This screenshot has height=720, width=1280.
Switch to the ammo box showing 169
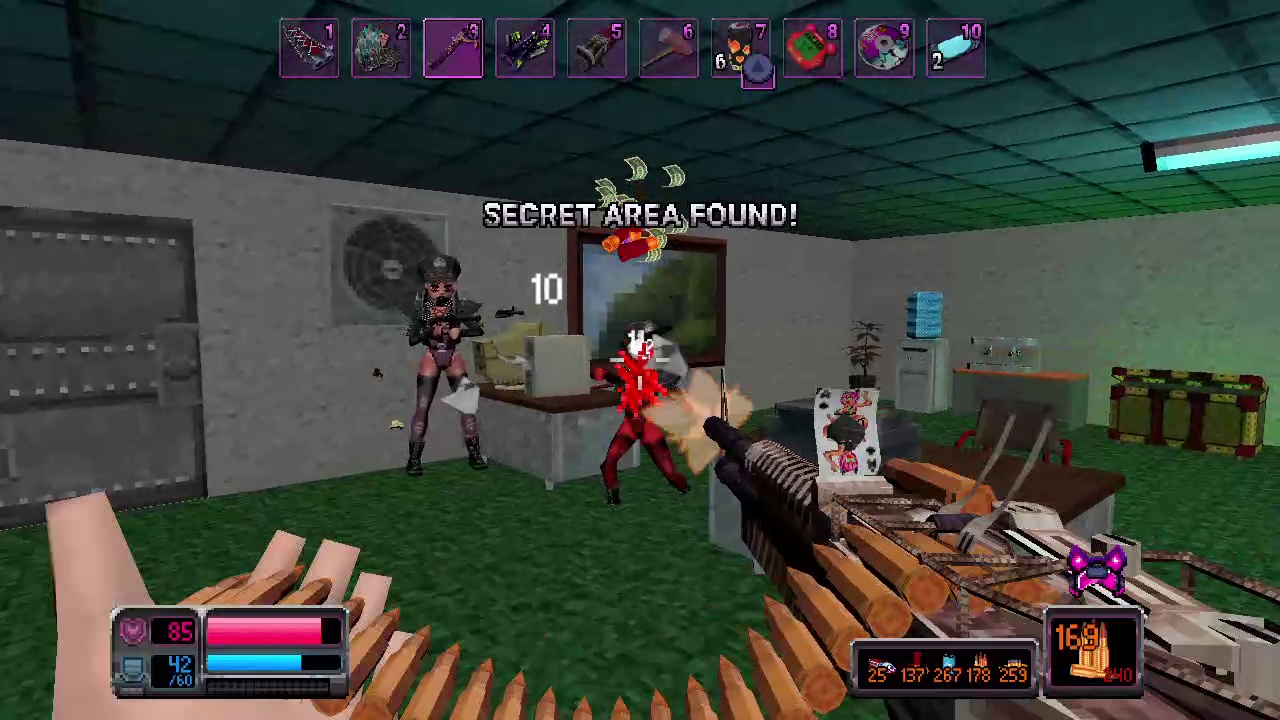click(x=1095, y=650)
